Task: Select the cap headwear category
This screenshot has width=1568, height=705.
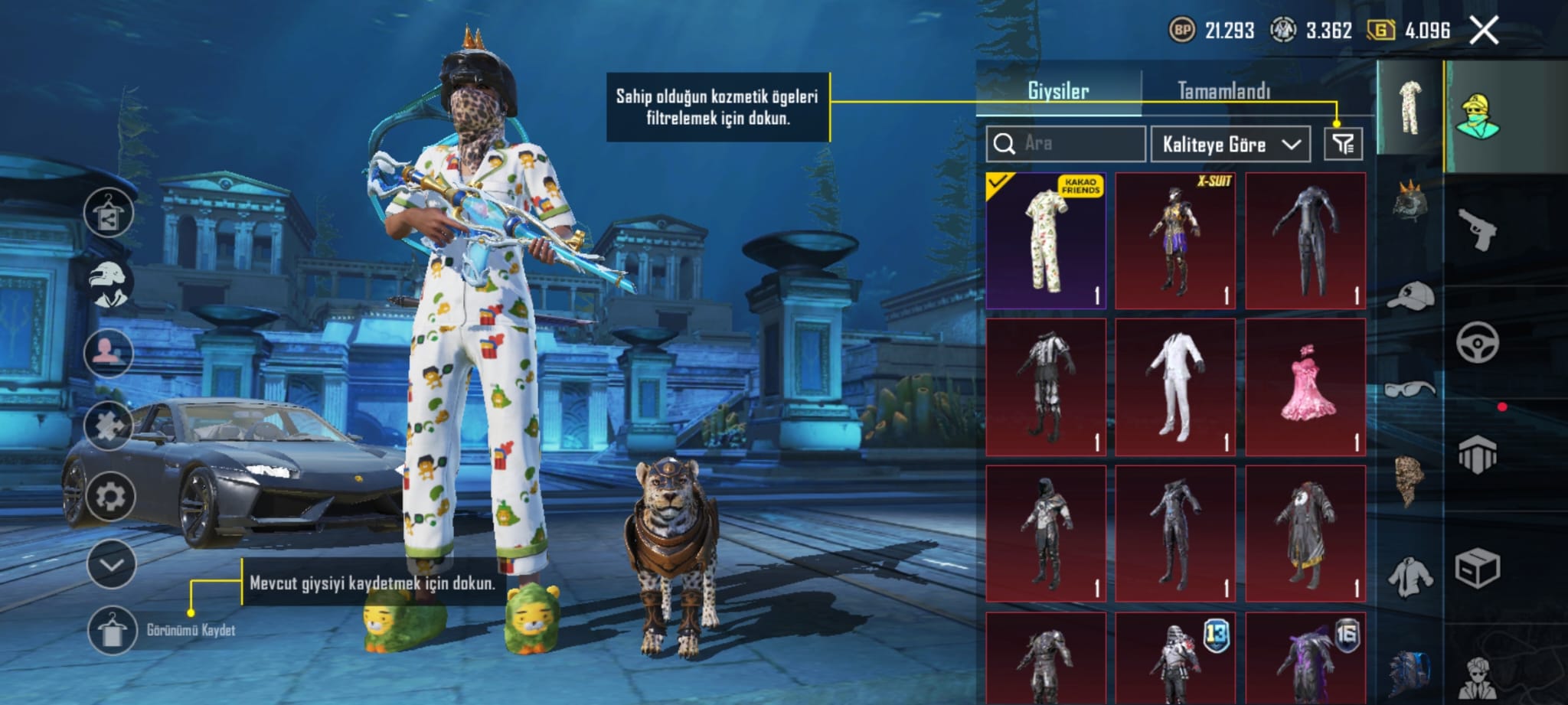Action: pyautogui.click(x=1410, y=296)
